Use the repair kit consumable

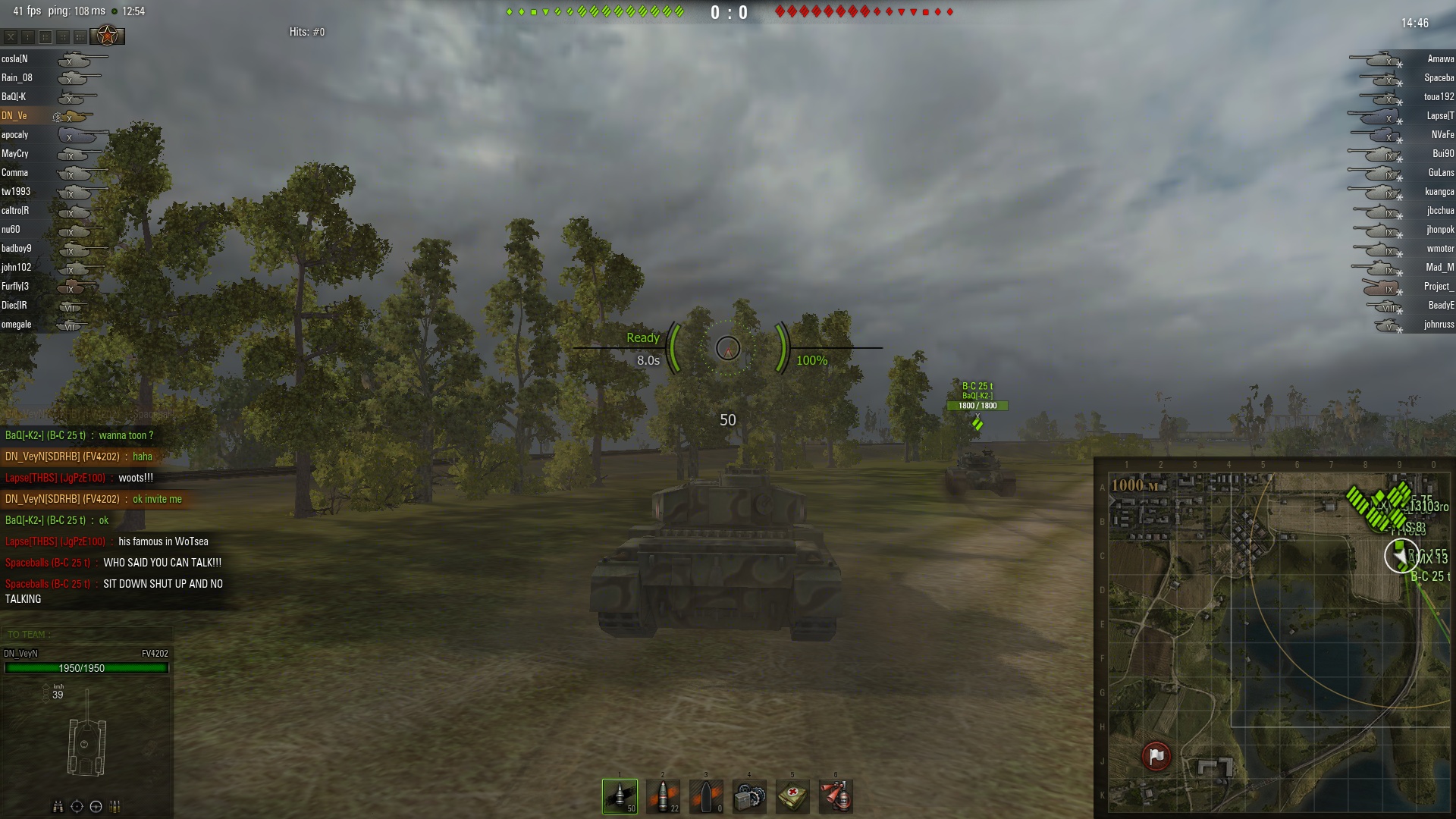749,796
